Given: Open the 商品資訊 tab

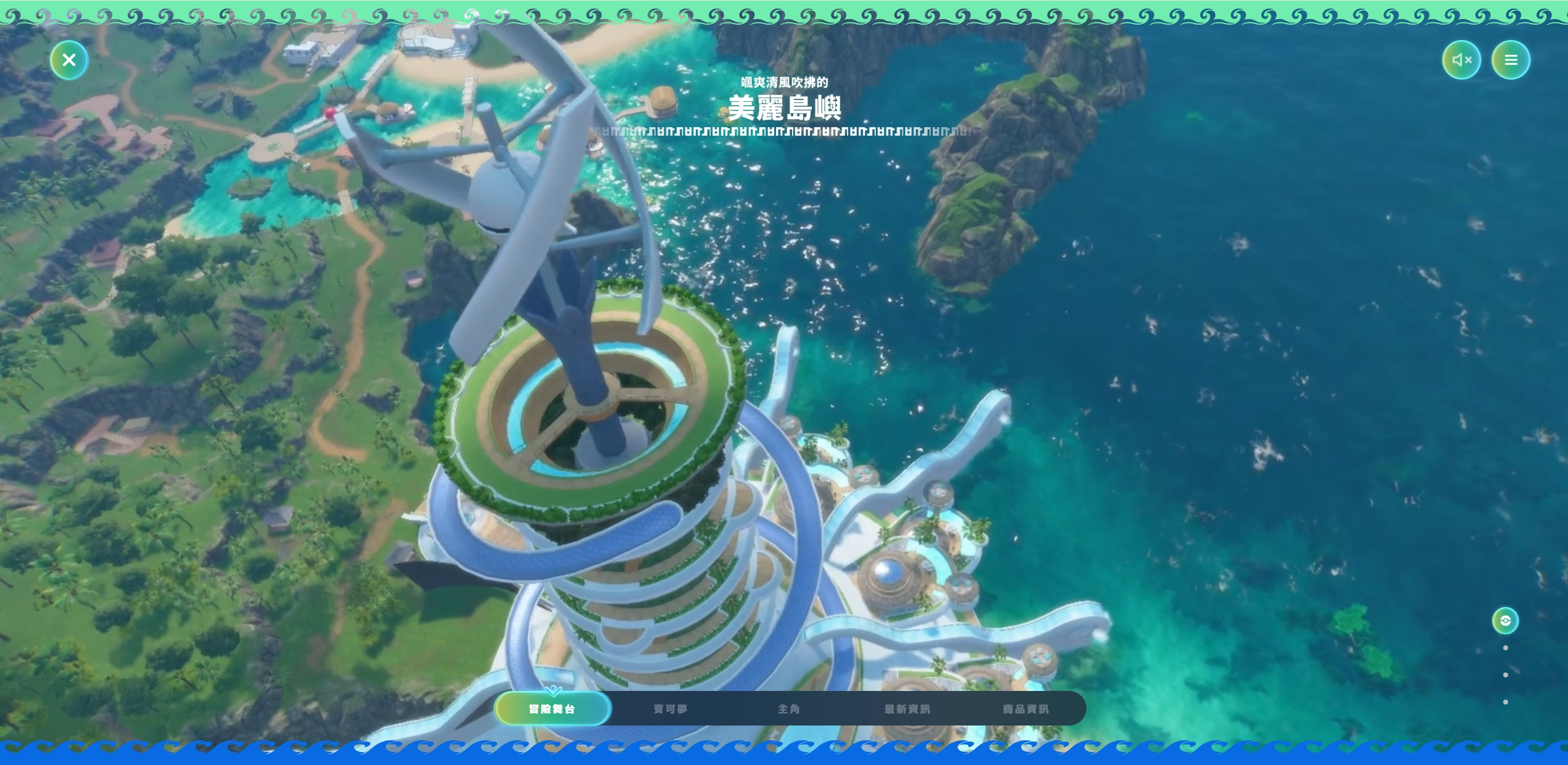Looking at the screenshot, I should click(x=1026, y=709).
